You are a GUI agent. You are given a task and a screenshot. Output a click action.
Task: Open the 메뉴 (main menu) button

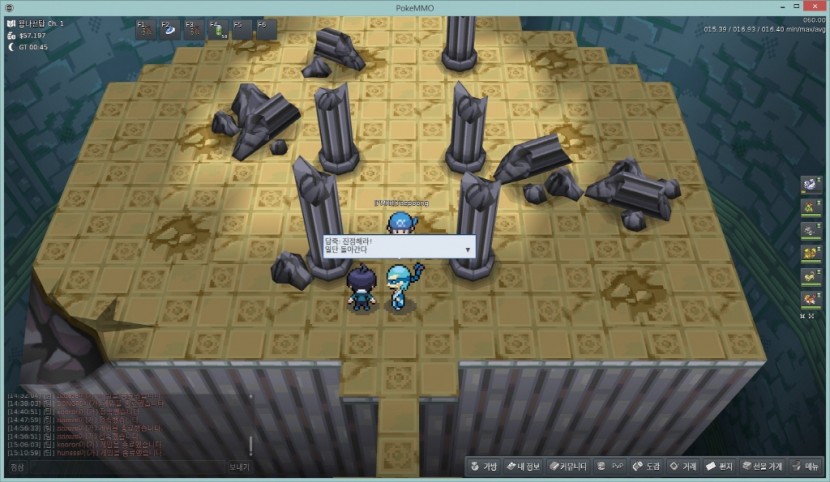click(805, 466)
